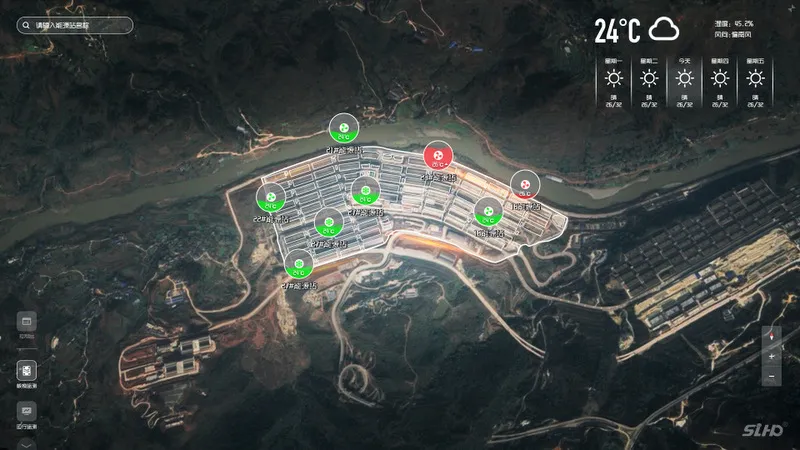Select the fully red station marker
This screenshot has height=450, width=800.
(438, 155)
